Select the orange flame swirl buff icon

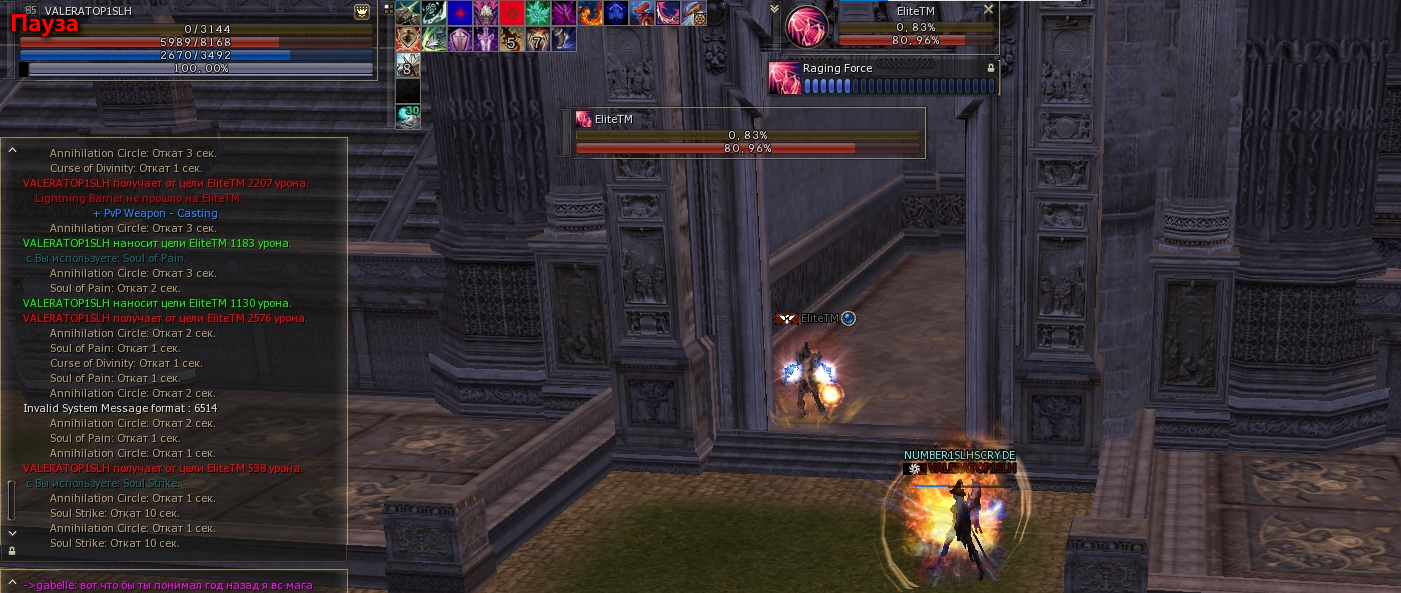click(590, 14)
